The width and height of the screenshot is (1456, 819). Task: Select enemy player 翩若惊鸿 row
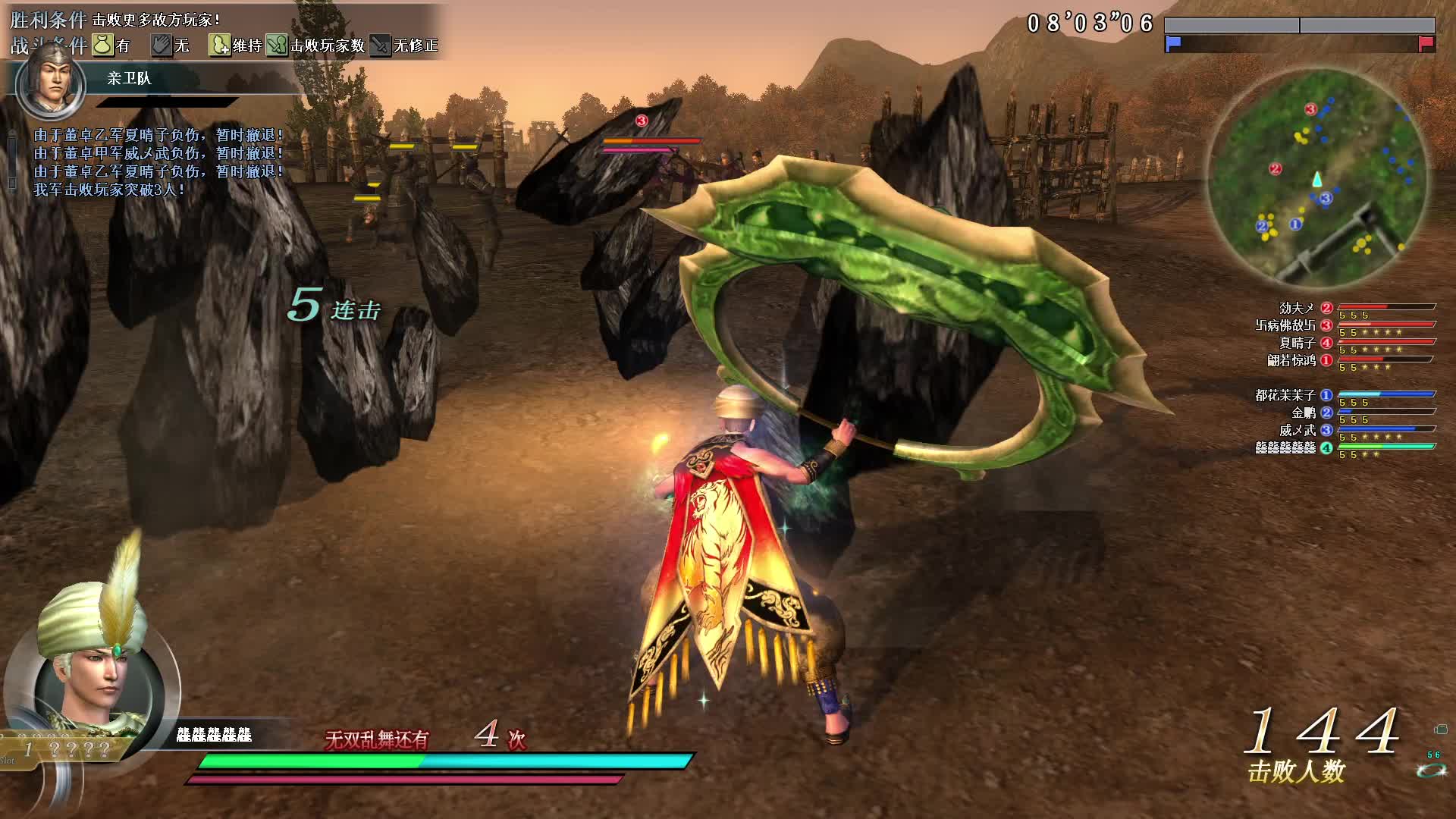(1291, 360)
